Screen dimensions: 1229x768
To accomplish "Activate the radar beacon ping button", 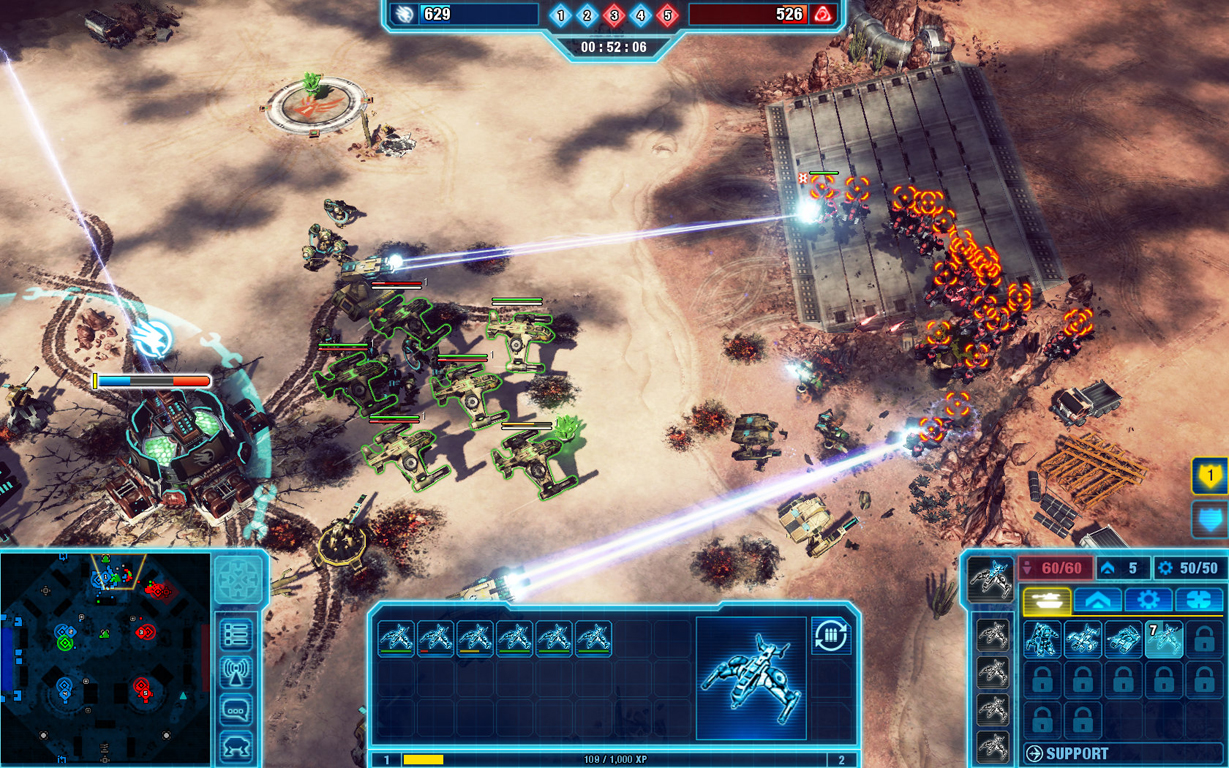I will tap(237, 672).
